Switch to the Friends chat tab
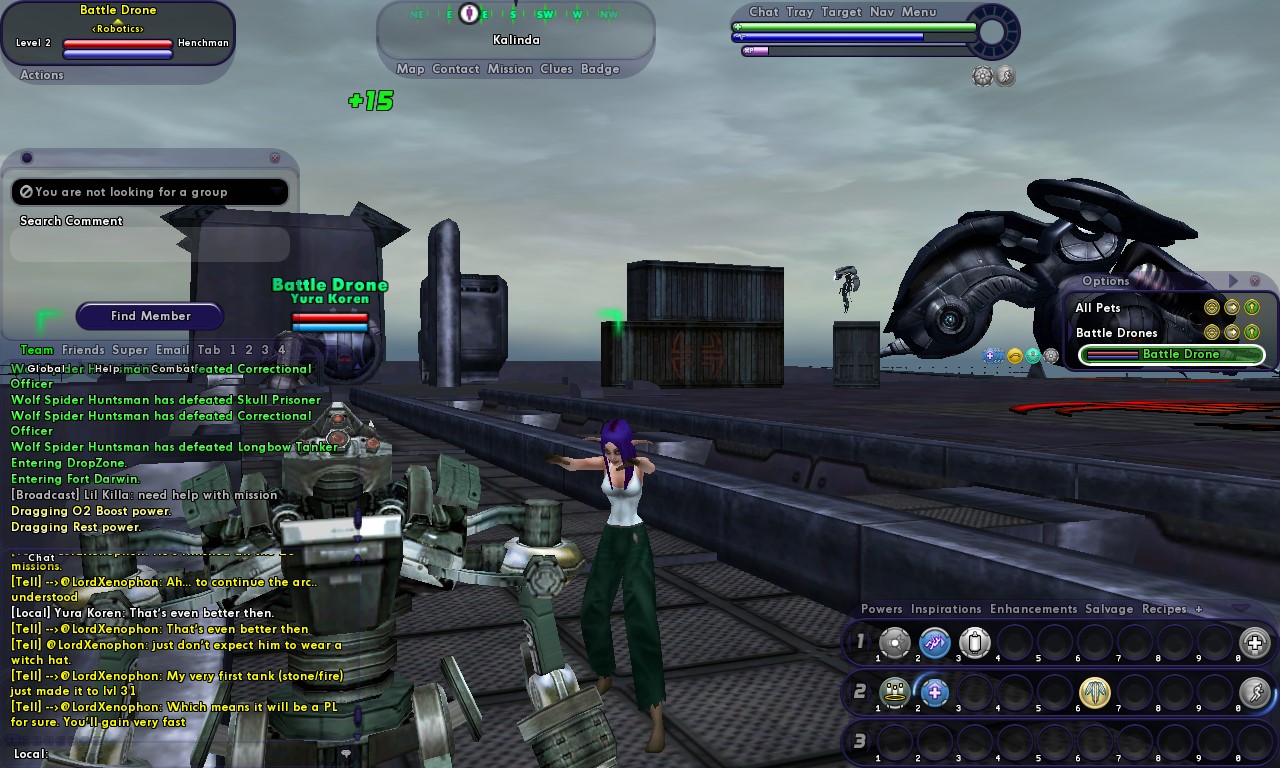The image size is (1280, 768). pos(83,350)
